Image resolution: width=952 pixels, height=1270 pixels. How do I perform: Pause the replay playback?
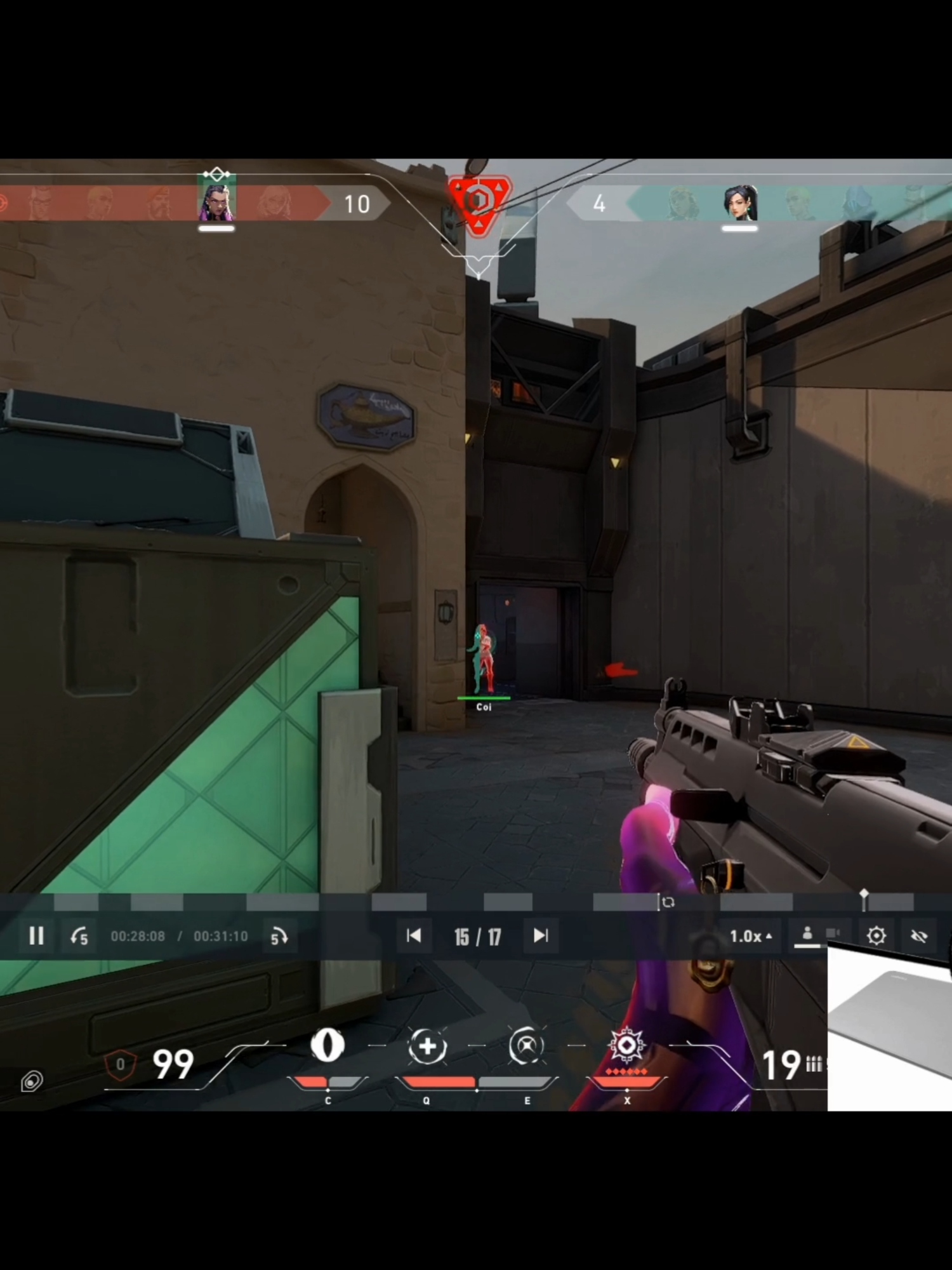tap(37, 935)
